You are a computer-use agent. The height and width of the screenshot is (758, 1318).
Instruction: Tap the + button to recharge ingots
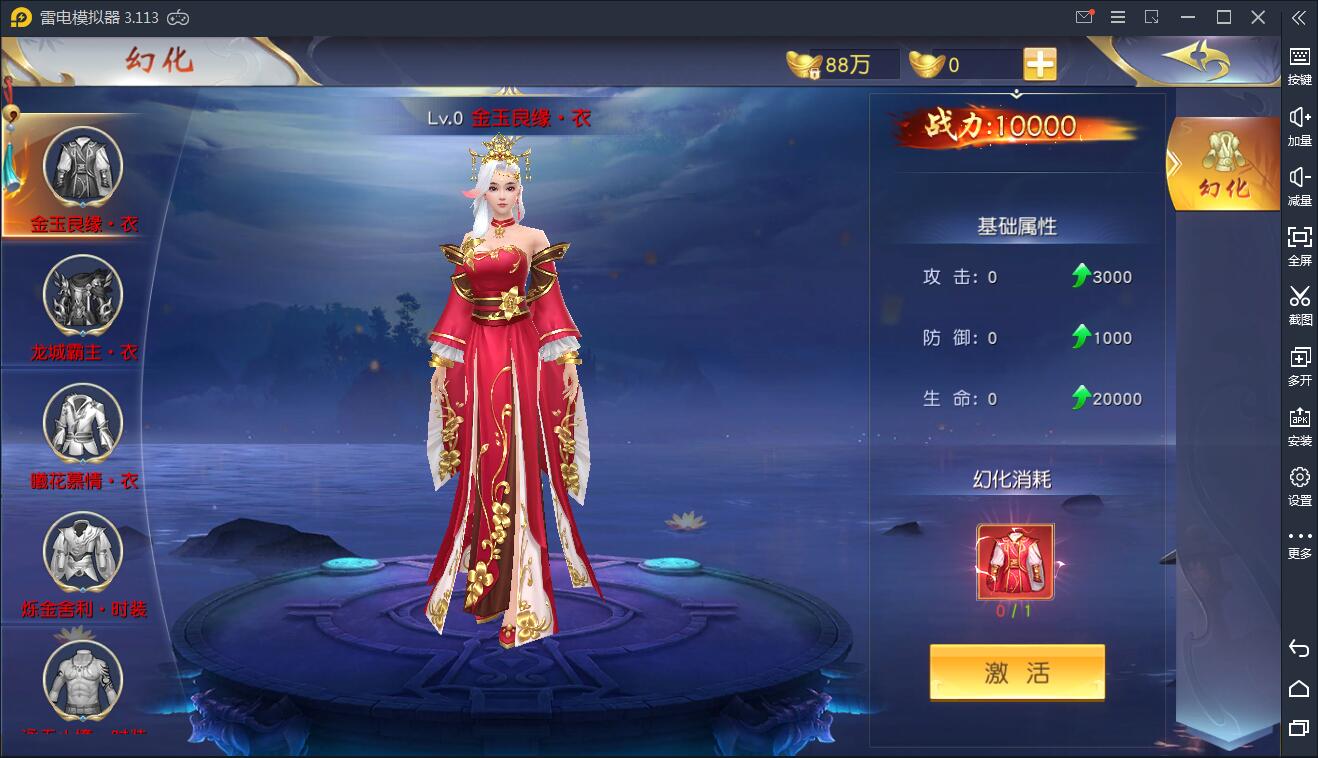tap(1040, 63)
